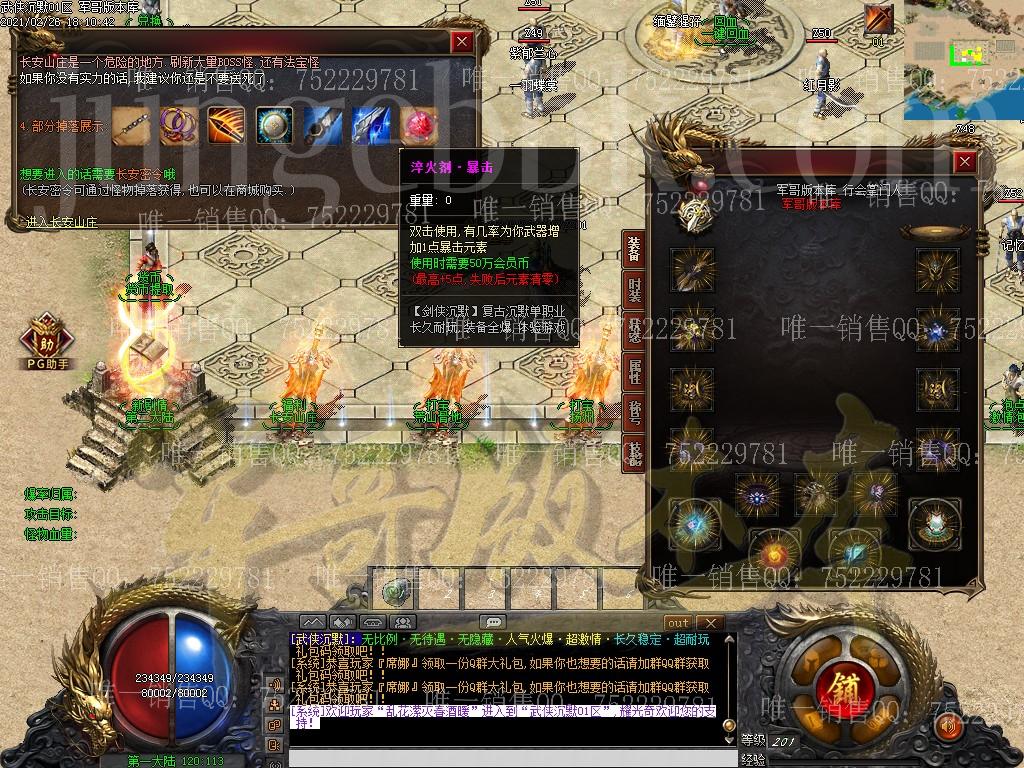Click the chat "out" button
Screen dimensions: 1024x768
click(679, 622)
